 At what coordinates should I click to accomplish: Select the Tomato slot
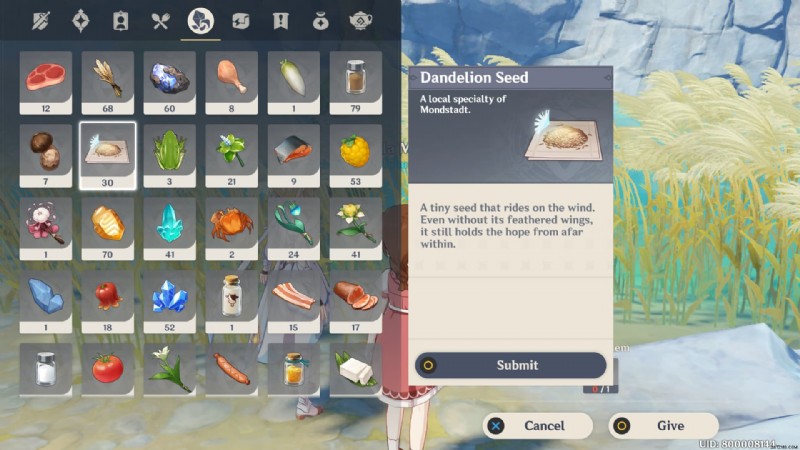tap(107, 368)
